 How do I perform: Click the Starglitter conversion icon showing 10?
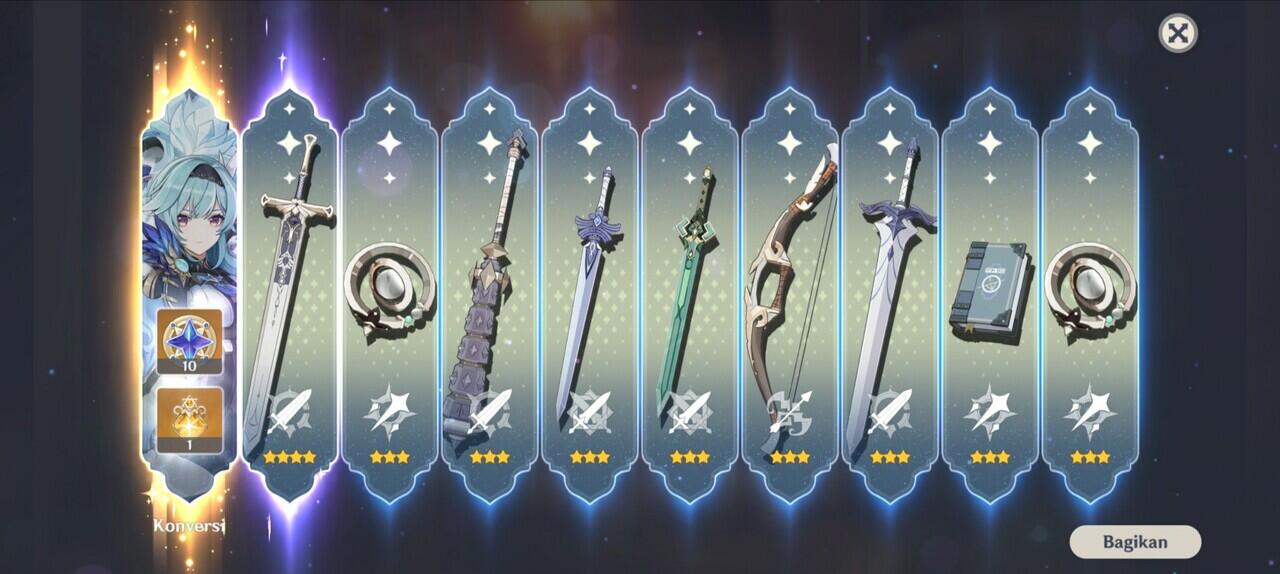(x=189, y=341)
